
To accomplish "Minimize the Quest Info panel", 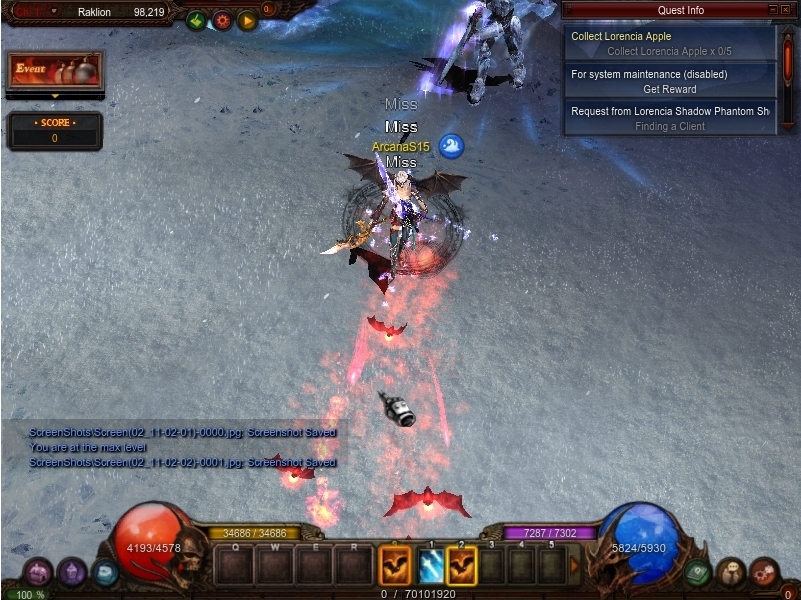I will tap(771, 10).
